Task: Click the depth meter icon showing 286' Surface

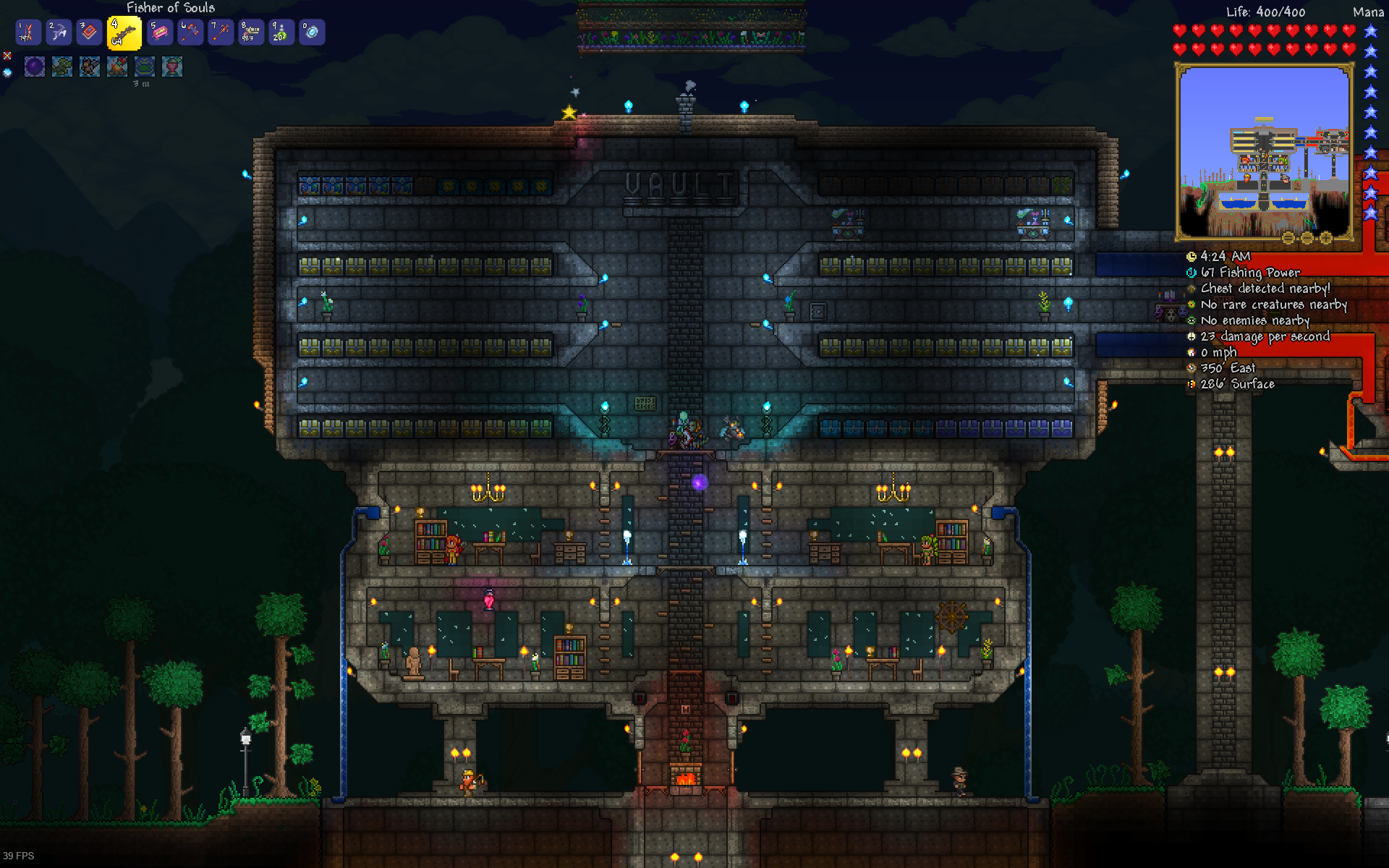Action: (1193, 384)
